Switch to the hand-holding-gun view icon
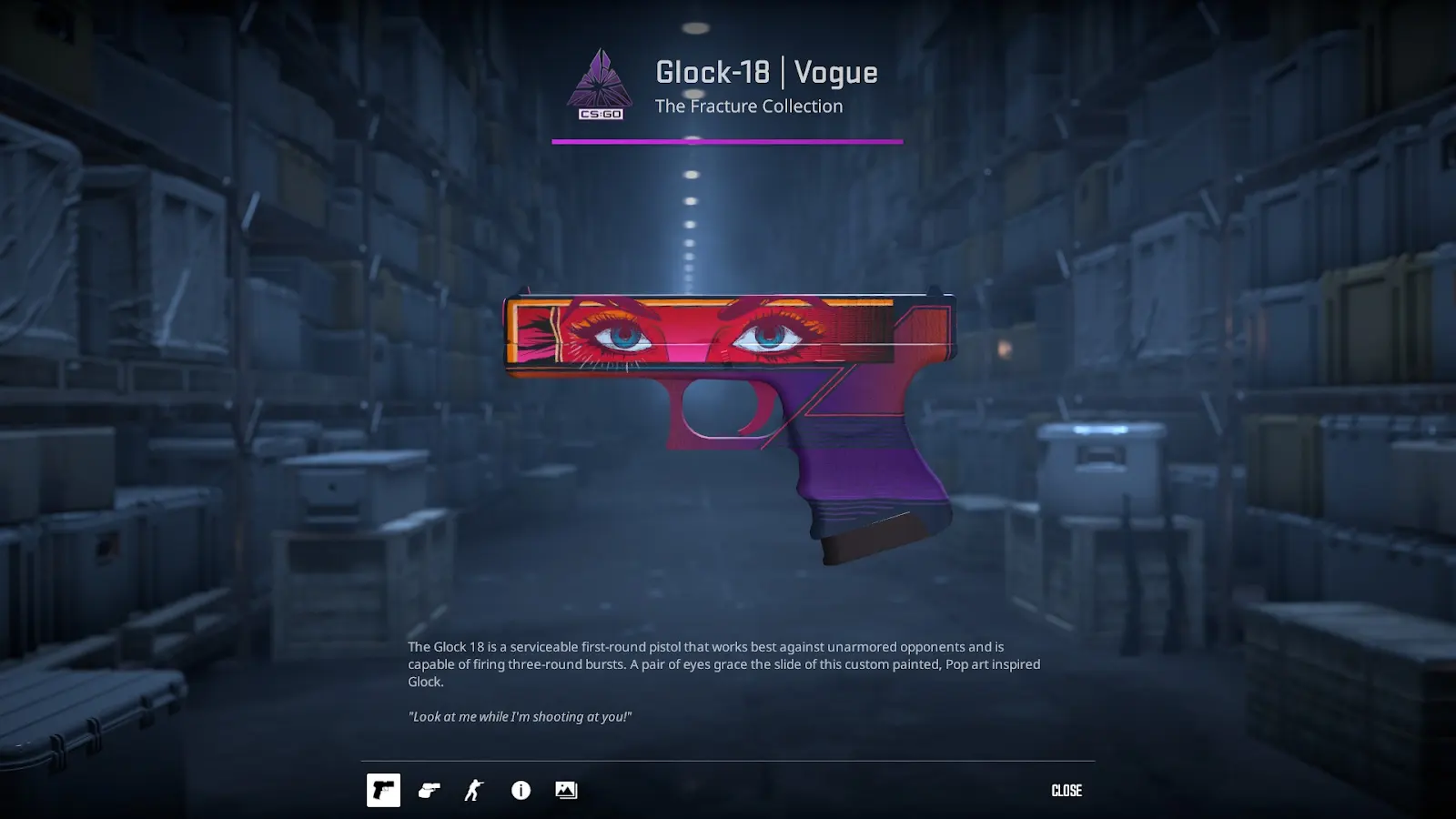 pyautogui.click(x=429, y=790)
